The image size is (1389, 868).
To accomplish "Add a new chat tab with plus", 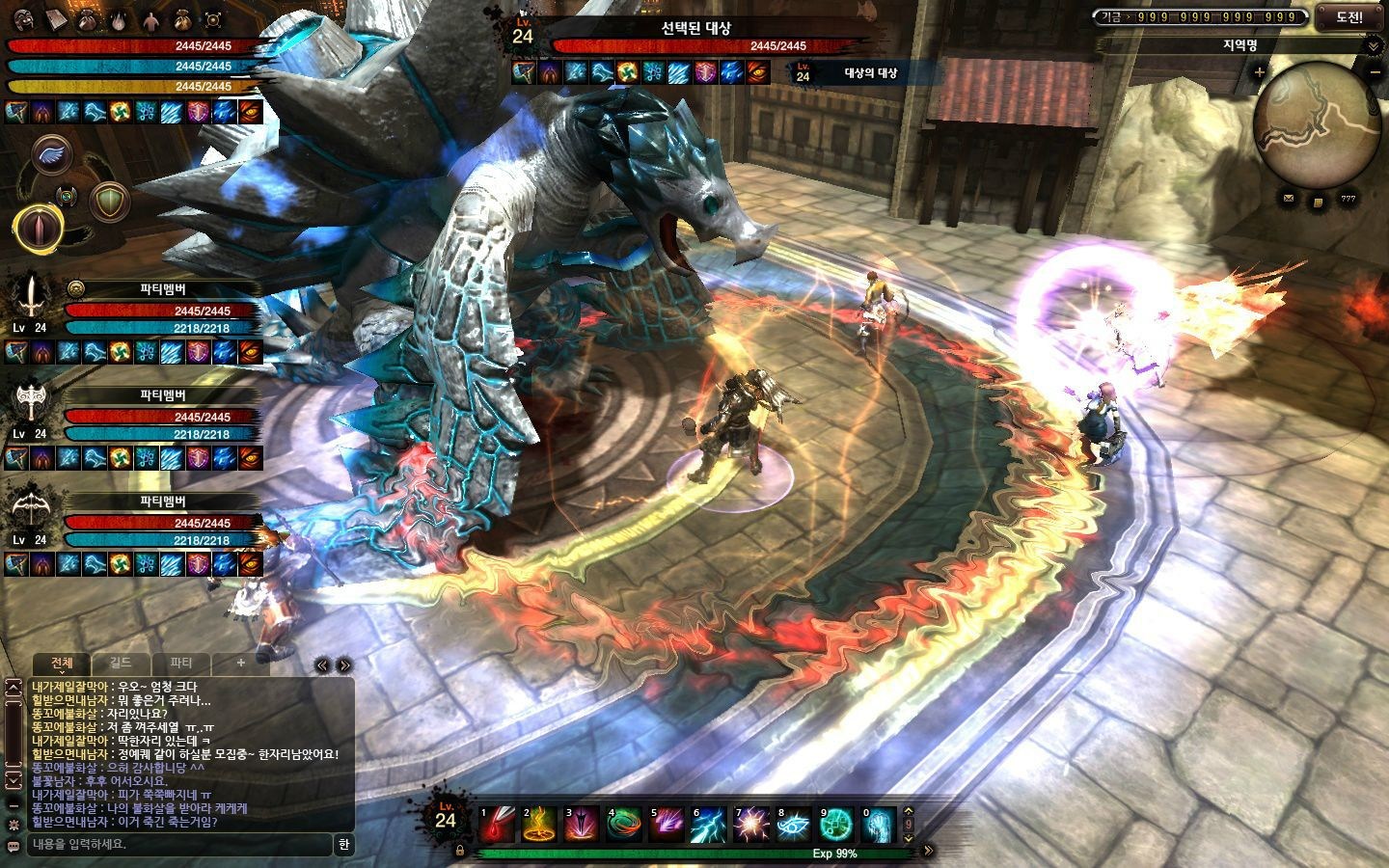I will [240, 664].
